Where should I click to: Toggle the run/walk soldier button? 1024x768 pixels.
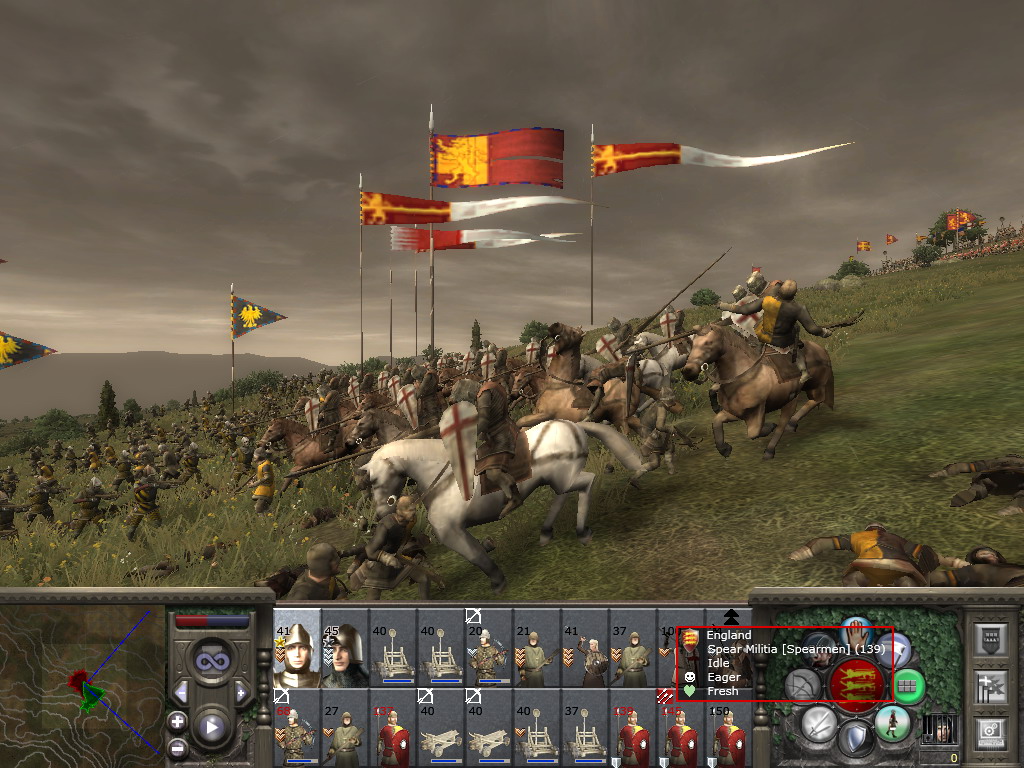point(891,722)
